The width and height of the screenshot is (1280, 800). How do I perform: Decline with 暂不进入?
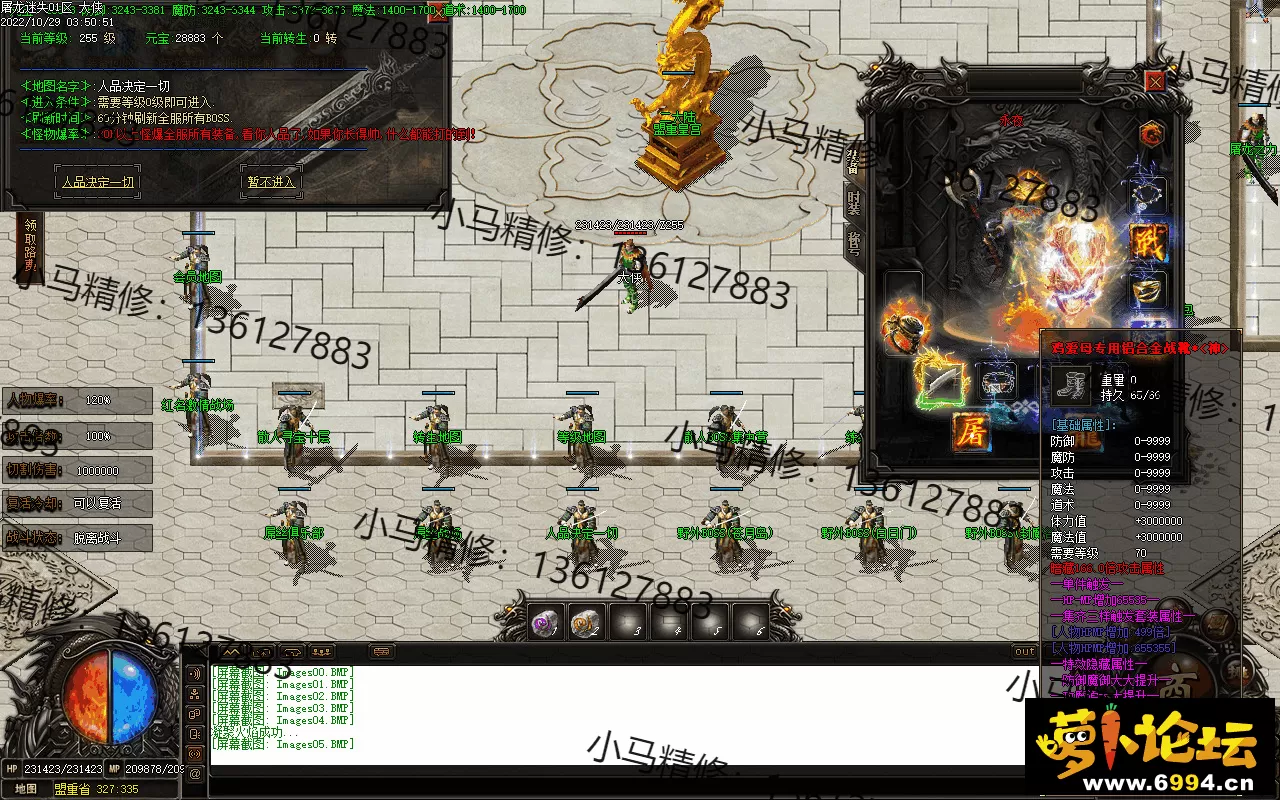click(270, 182)
